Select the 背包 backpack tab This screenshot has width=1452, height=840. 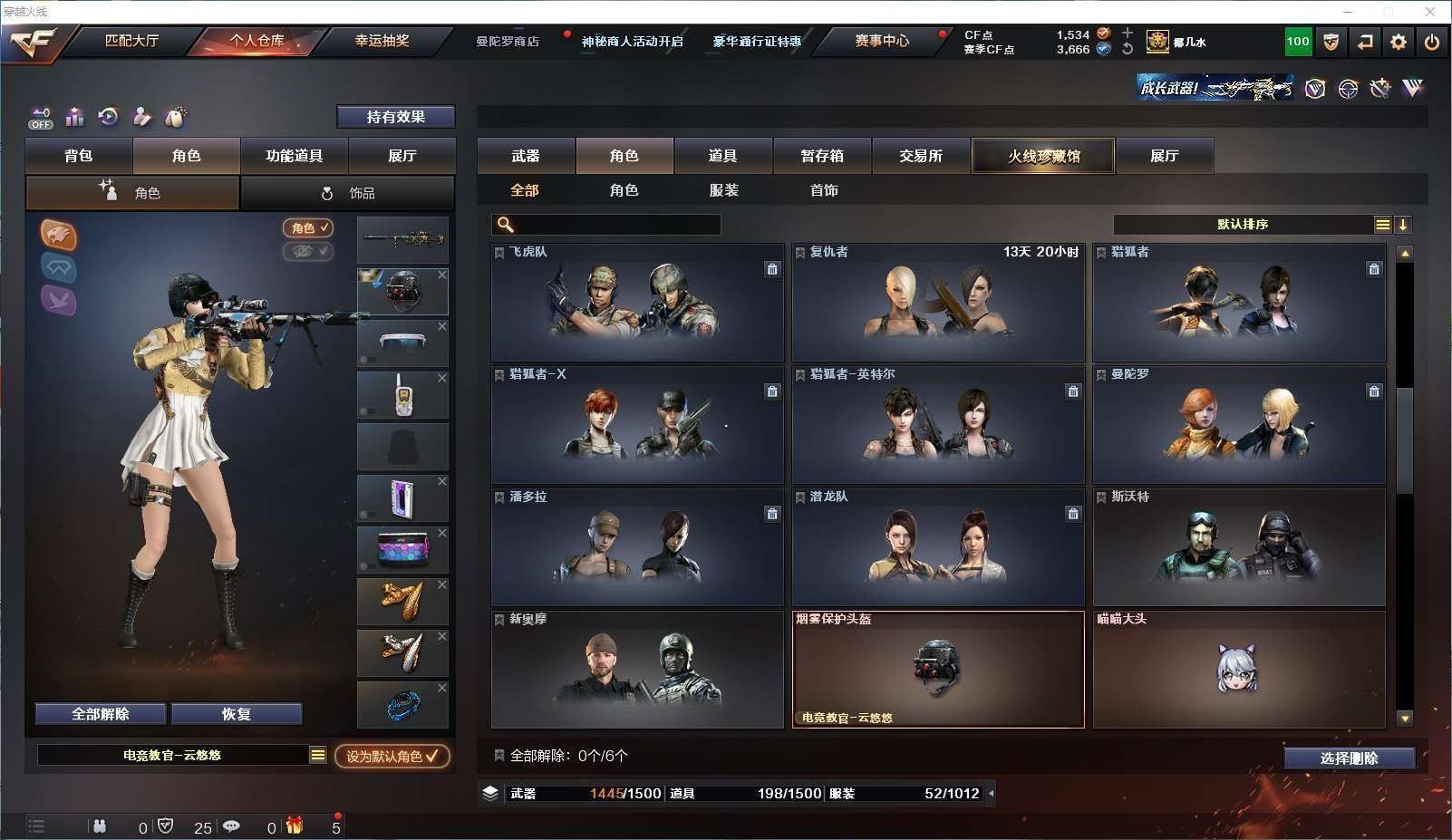[x=79, y=156]
